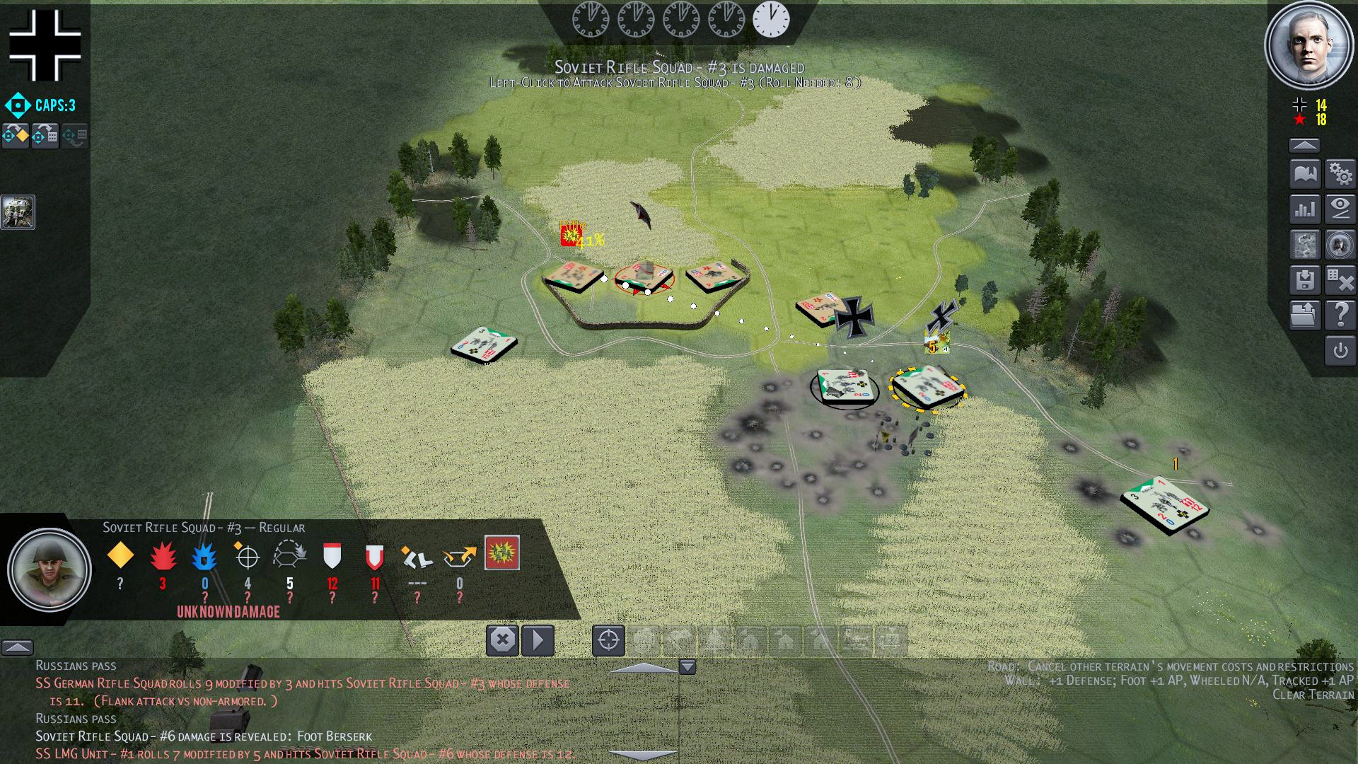Toggle the map overlay eye icon

pos(1339,208)
